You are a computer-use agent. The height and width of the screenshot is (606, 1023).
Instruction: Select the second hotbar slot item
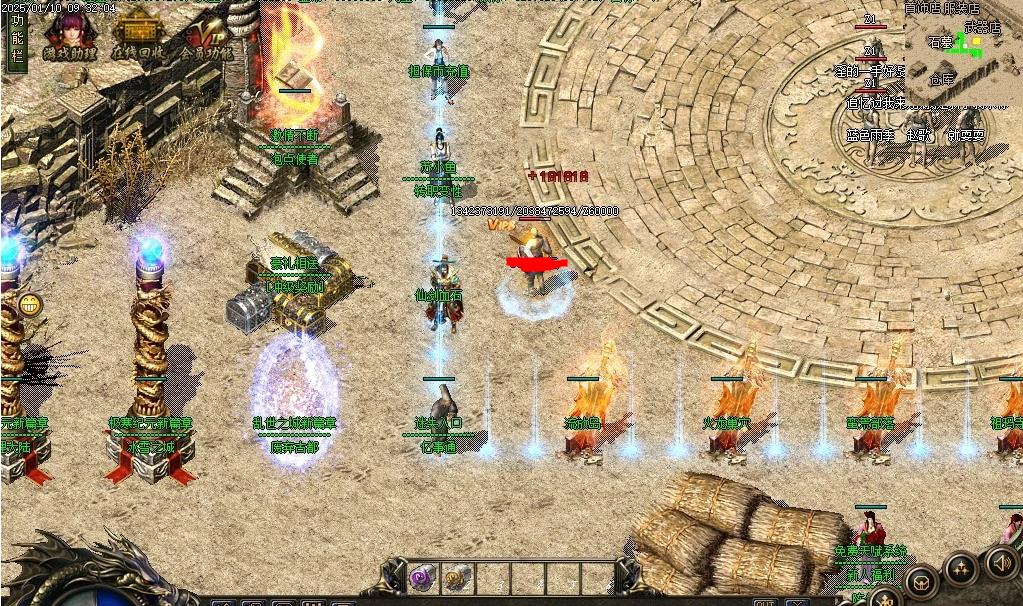tap(457, 577)
